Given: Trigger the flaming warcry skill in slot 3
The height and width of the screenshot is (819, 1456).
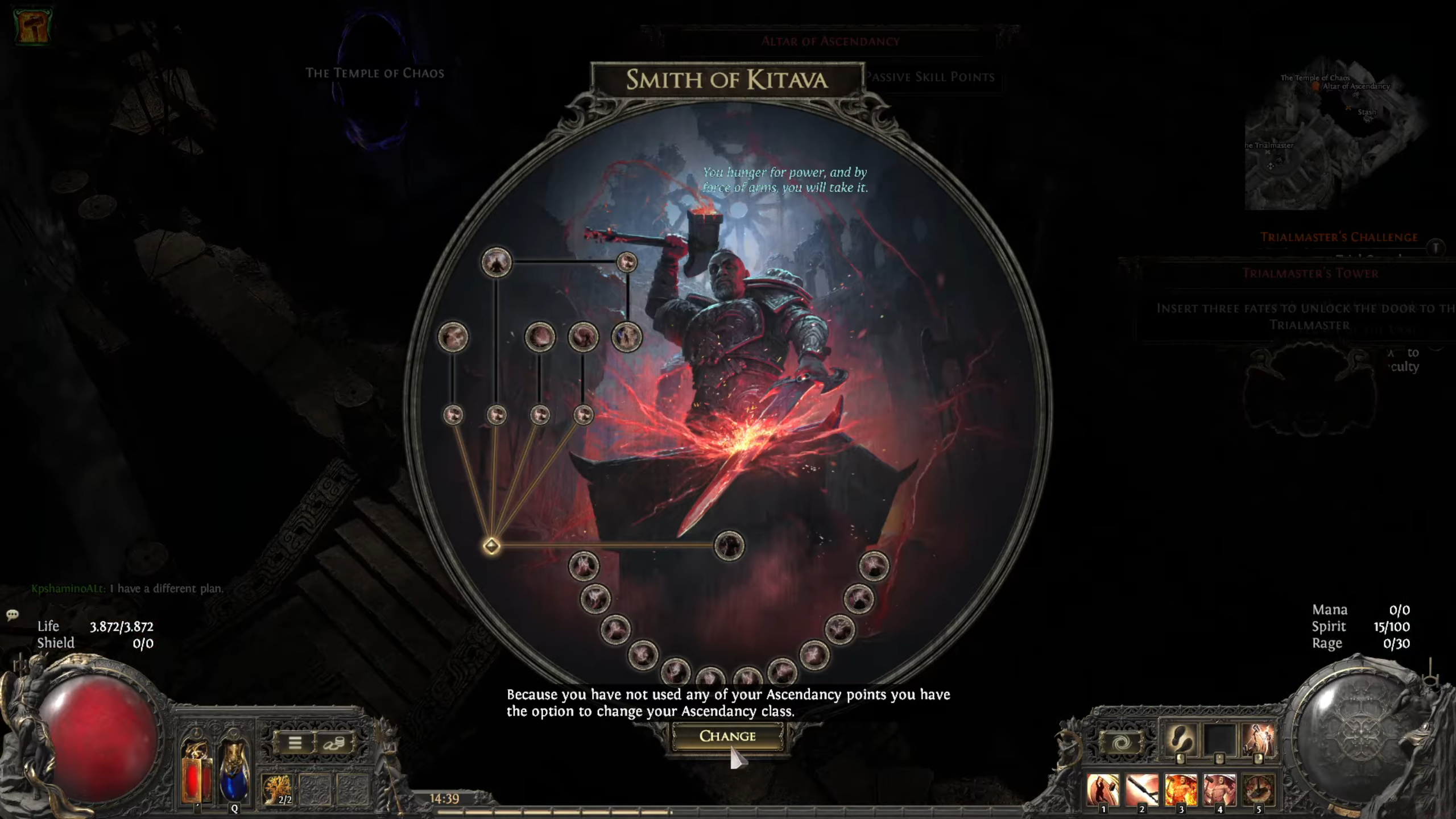Looking at the screenshot, I should coord(1181,789).
